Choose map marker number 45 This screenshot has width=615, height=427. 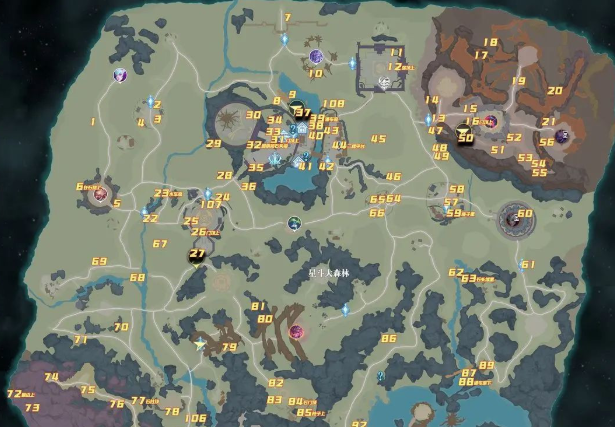pos(378,139)
